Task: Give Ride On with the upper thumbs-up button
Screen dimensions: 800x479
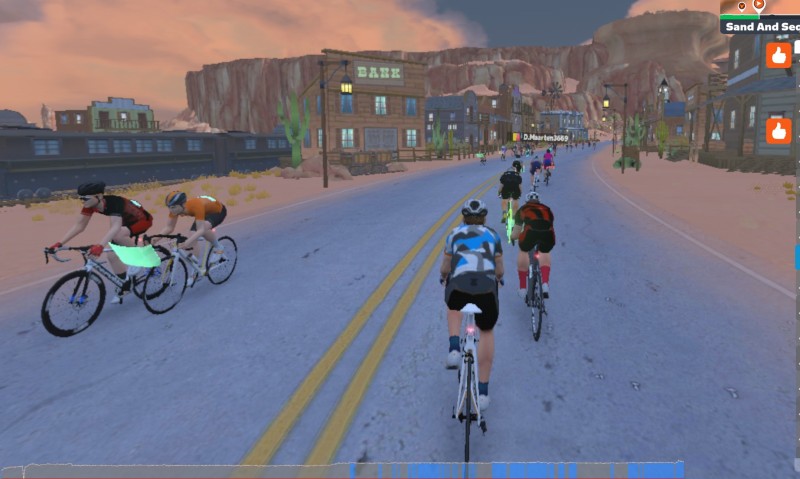Action: [x=778, y=55]
